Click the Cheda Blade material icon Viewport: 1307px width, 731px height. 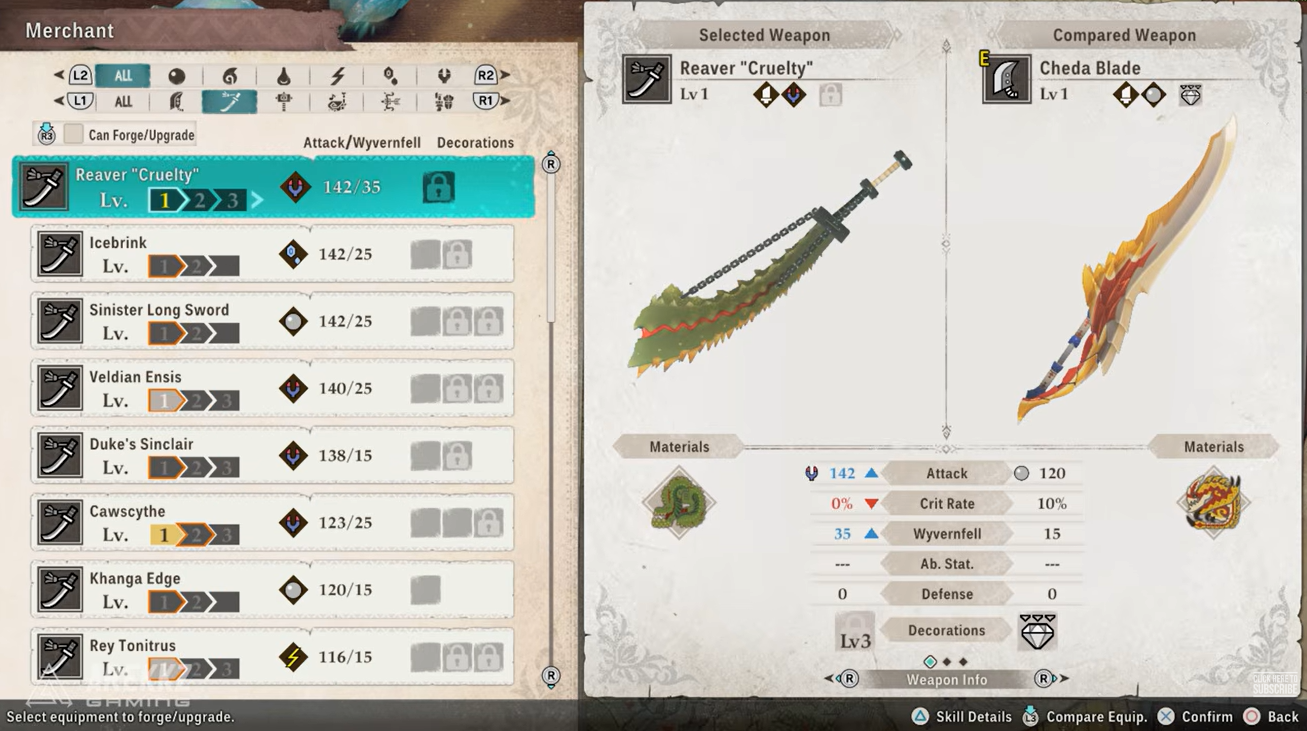coord(1213,503)
